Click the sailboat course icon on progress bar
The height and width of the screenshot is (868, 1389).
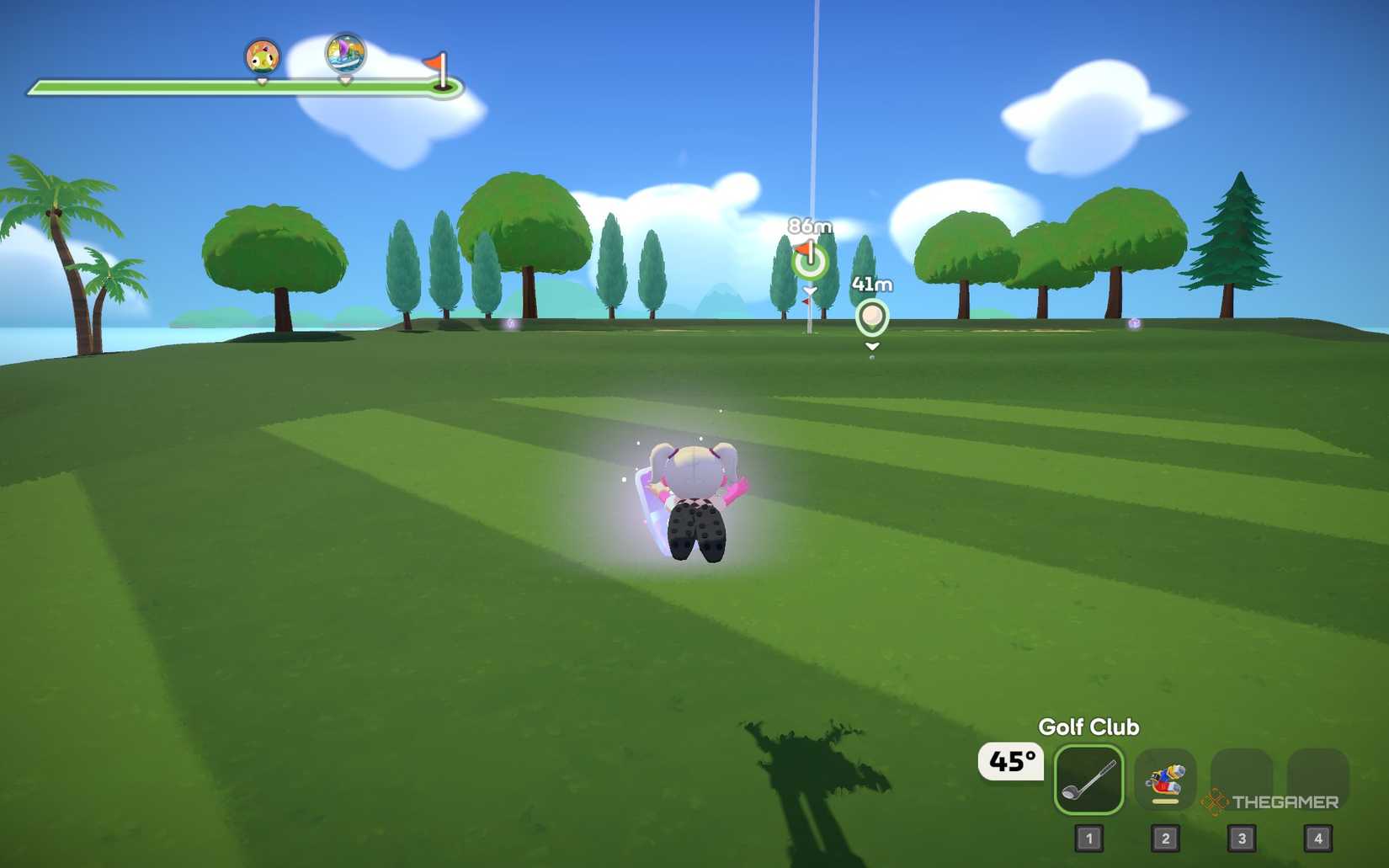tap(344, 55)
